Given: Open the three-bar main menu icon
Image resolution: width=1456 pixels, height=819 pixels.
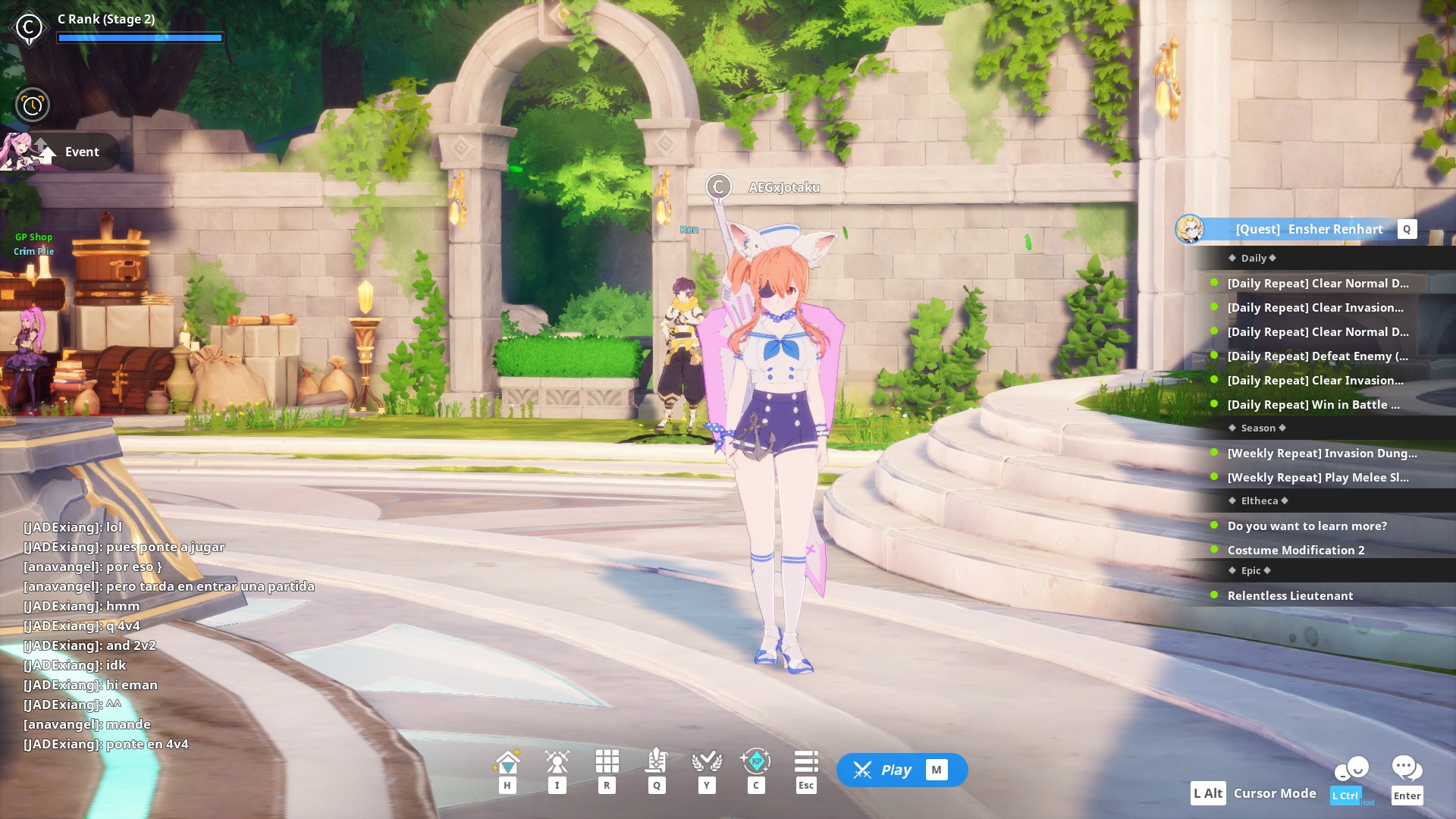Looking at the screenshot, I should (806, 761).
